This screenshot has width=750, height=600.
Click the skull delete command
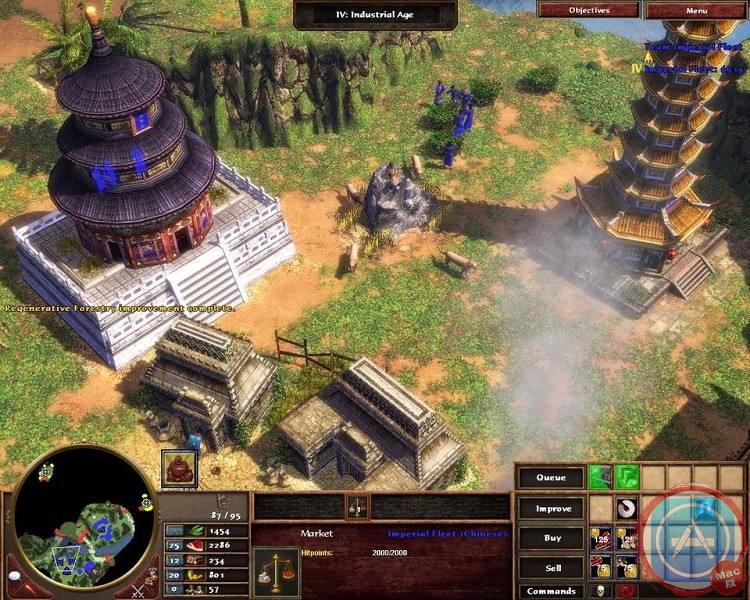pyautogui.click(x=600, y=591)
